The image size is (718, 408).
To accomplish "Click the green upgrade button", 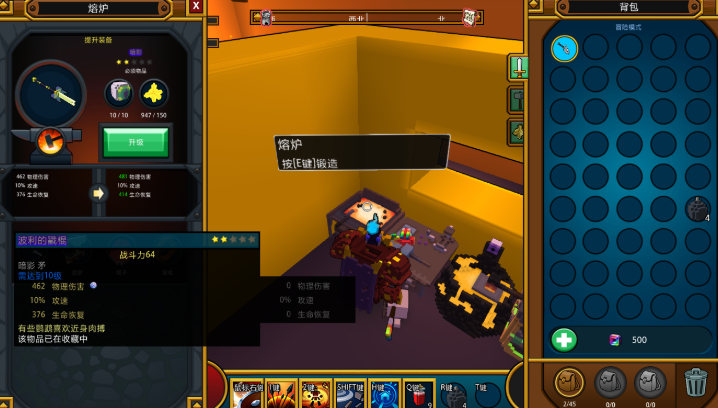I will point(135,141).
